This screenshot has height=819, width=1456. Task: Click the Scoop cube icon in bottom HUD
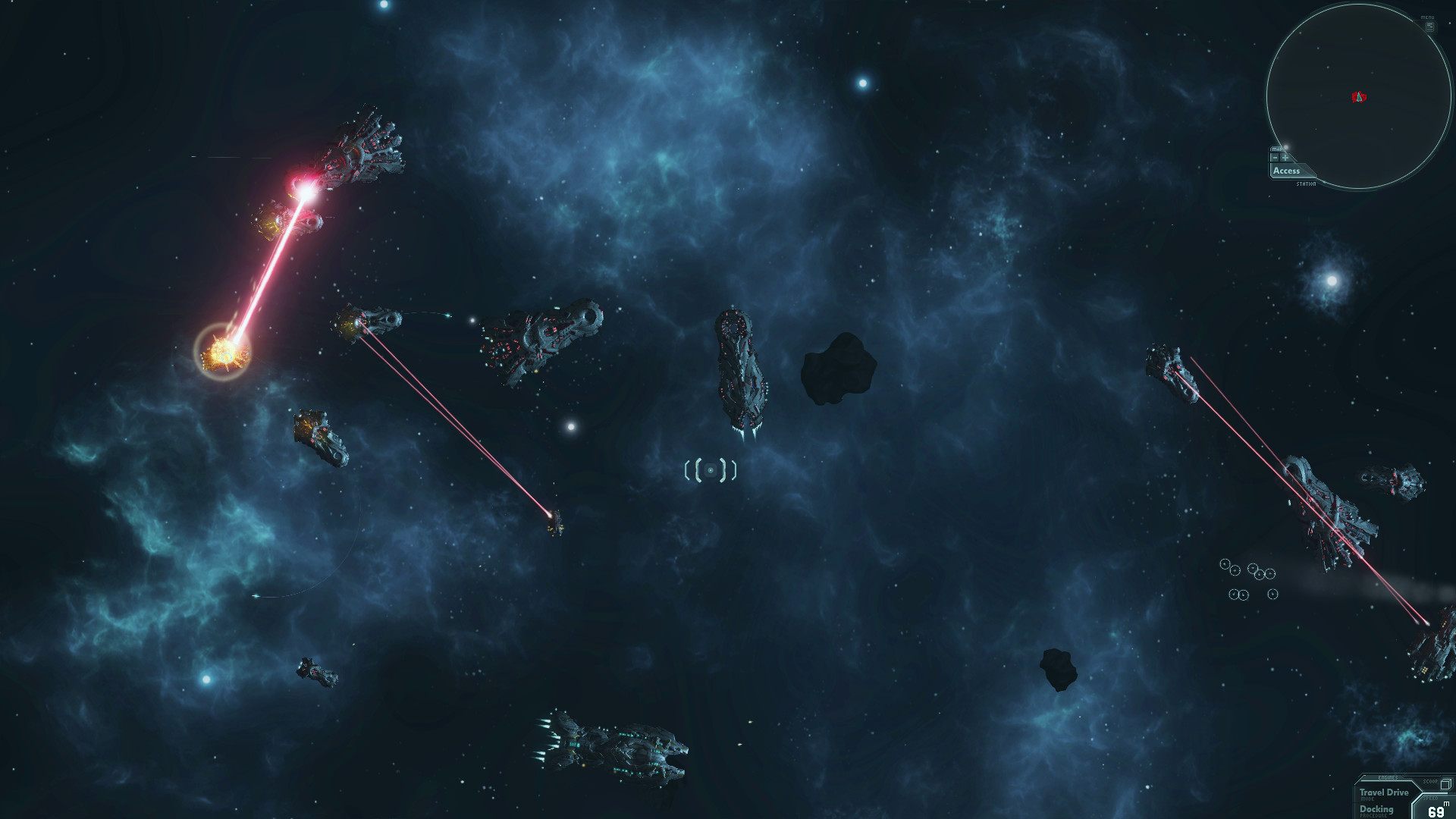[x=1445, y=785]
